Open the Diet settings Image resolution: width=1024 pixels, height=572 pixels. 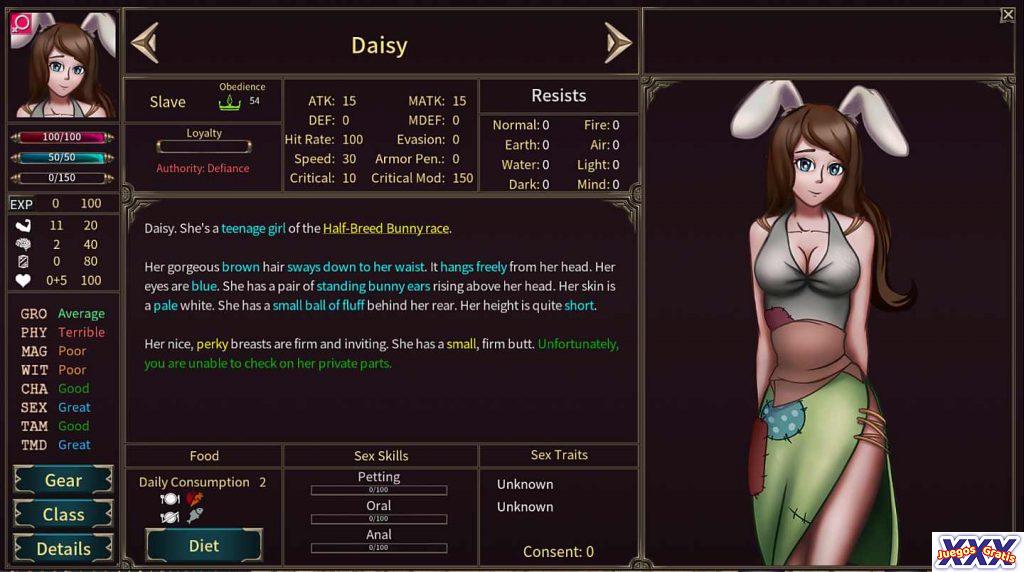tap(204, 546)
